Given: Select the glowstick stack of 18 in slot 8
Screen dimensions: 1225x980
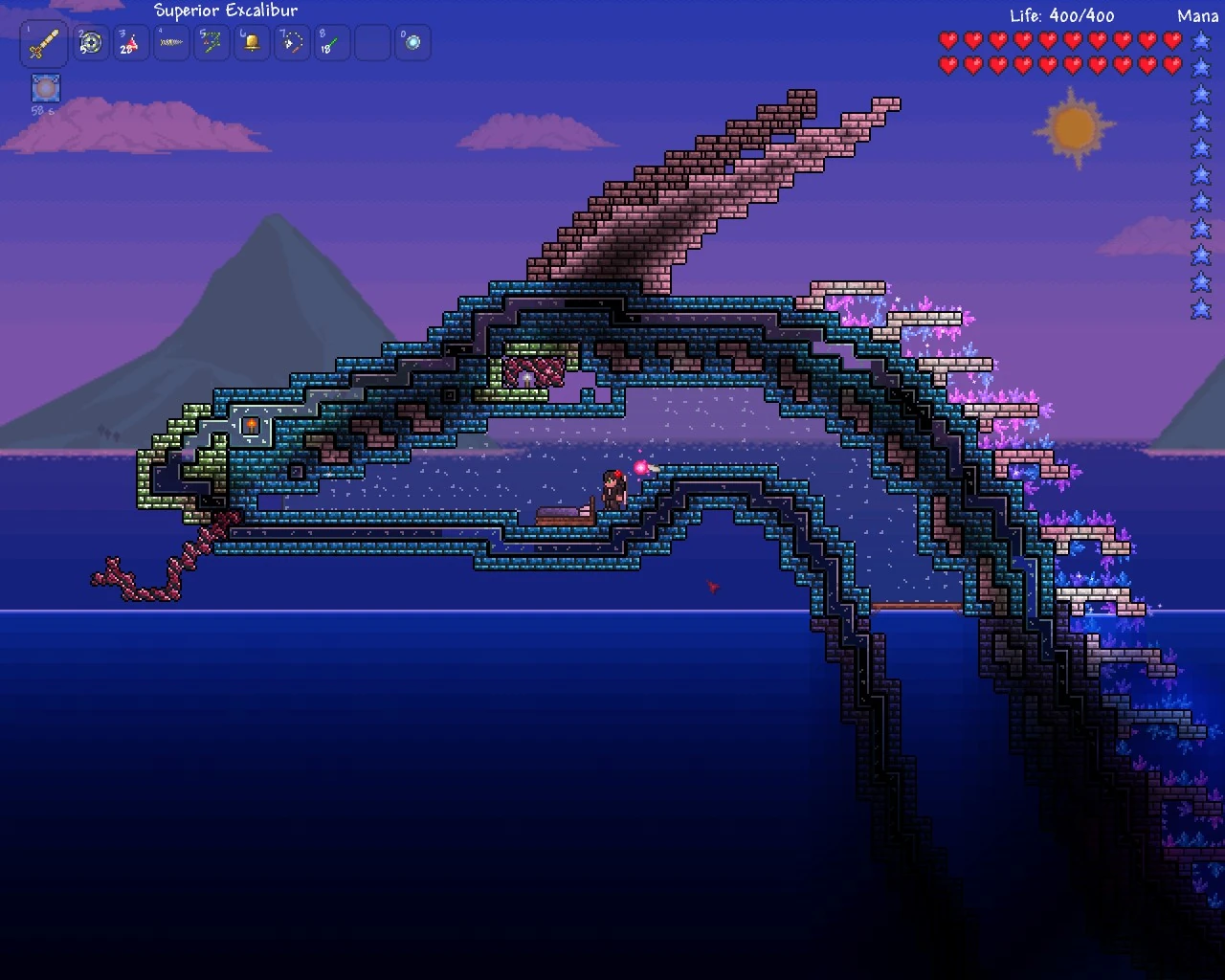Looking at the screenshot, I should (331, 42).
